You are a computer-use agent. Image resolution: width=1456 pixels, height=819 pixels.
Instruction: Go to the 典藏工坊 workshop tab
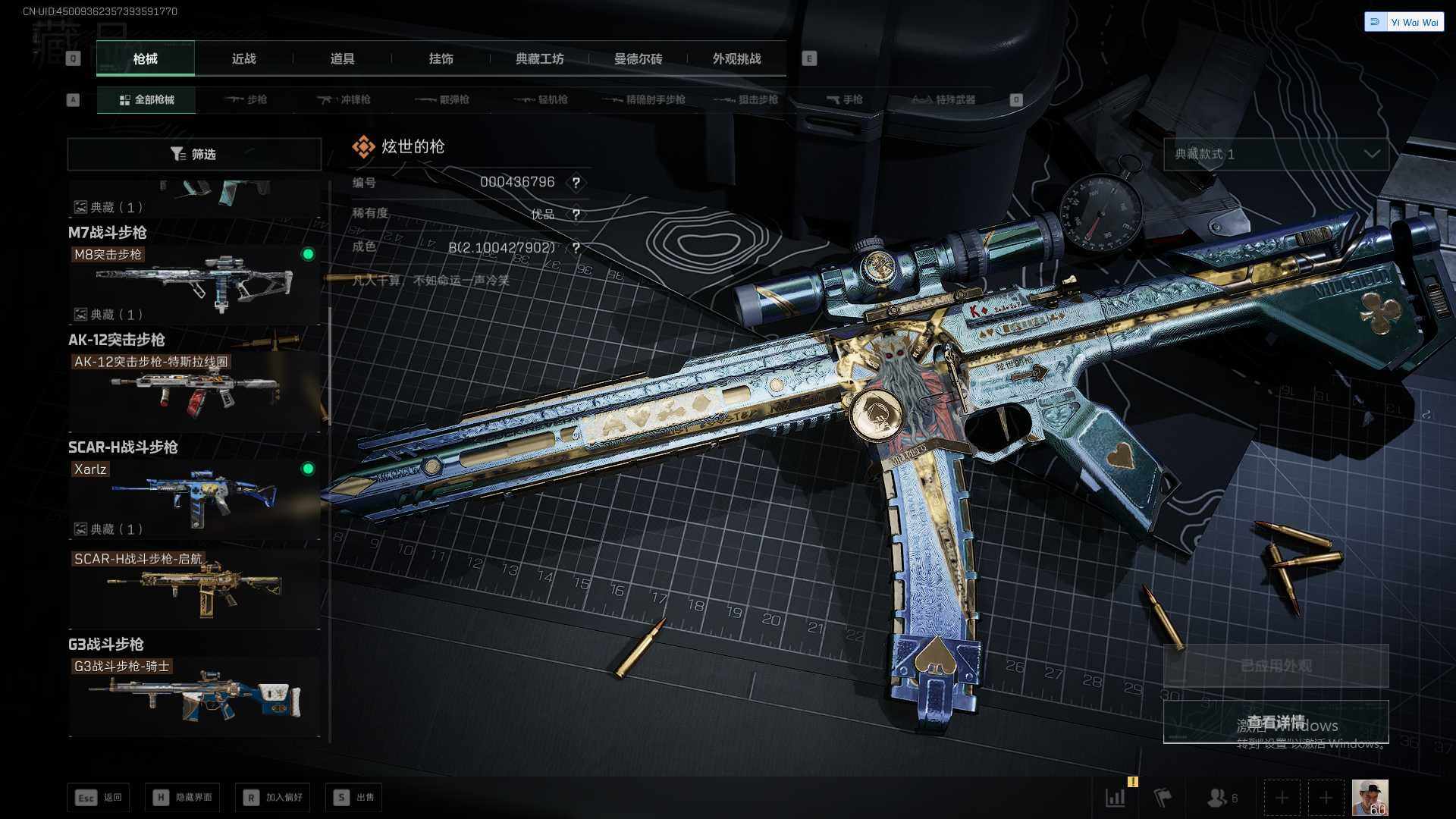click(539, 58)
